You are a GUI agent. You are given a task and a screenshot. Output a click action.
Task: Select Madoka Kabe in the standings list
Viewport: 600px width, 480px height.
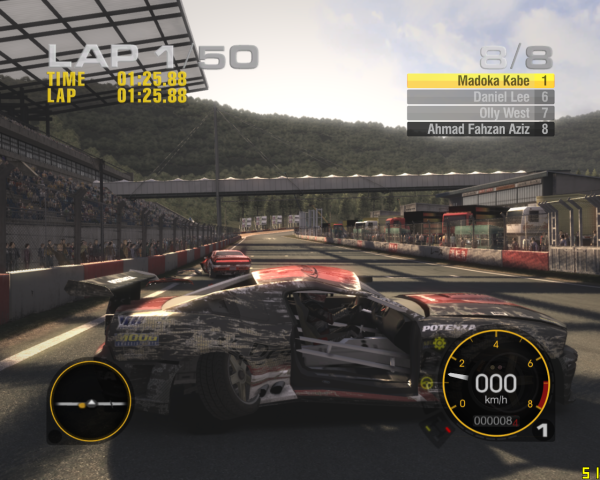click(480, 80)
